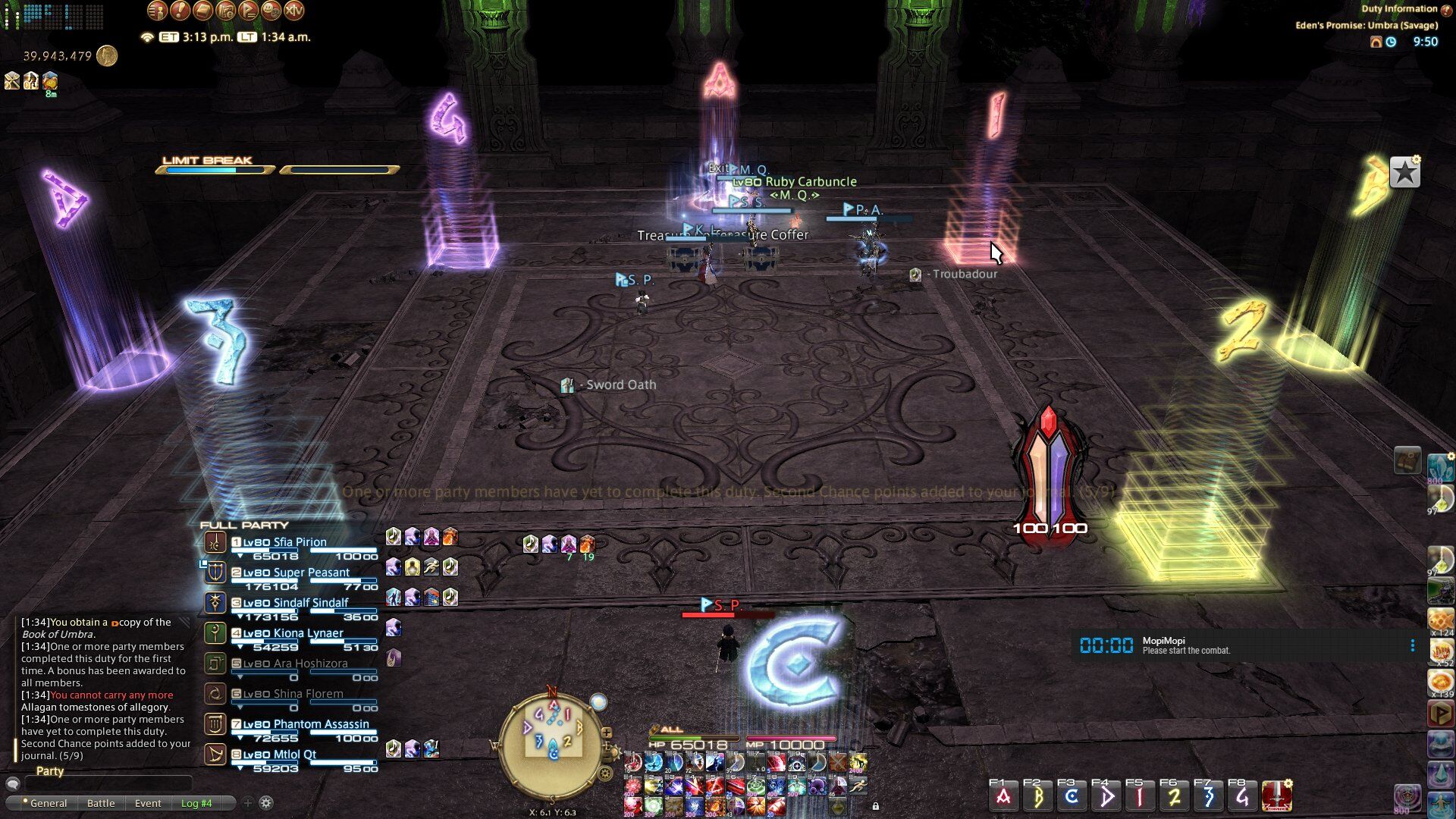Viewport: 1456px width, 819px height.
Task: Click the red sword Master icon
Action: point(1277,797)
